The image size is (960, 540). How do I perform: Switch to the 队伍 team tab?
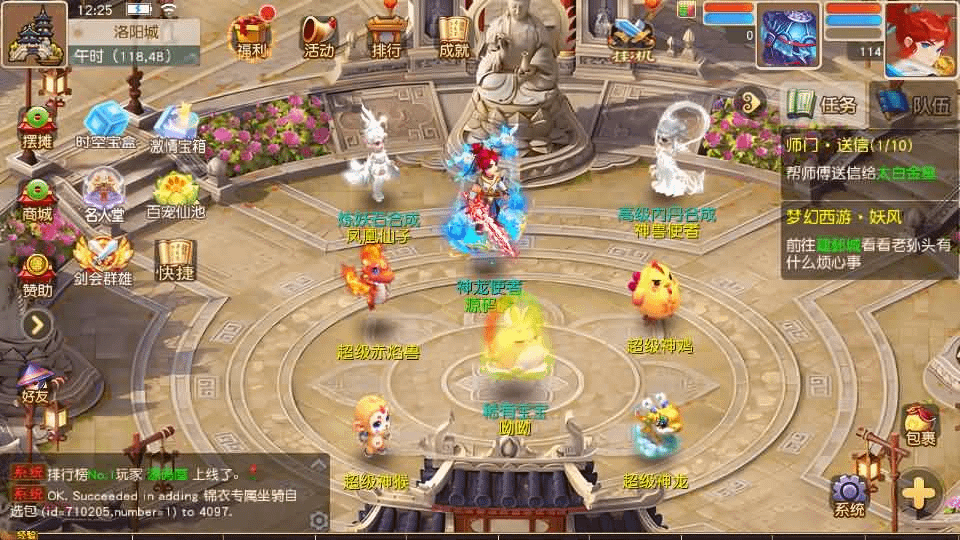915,103
